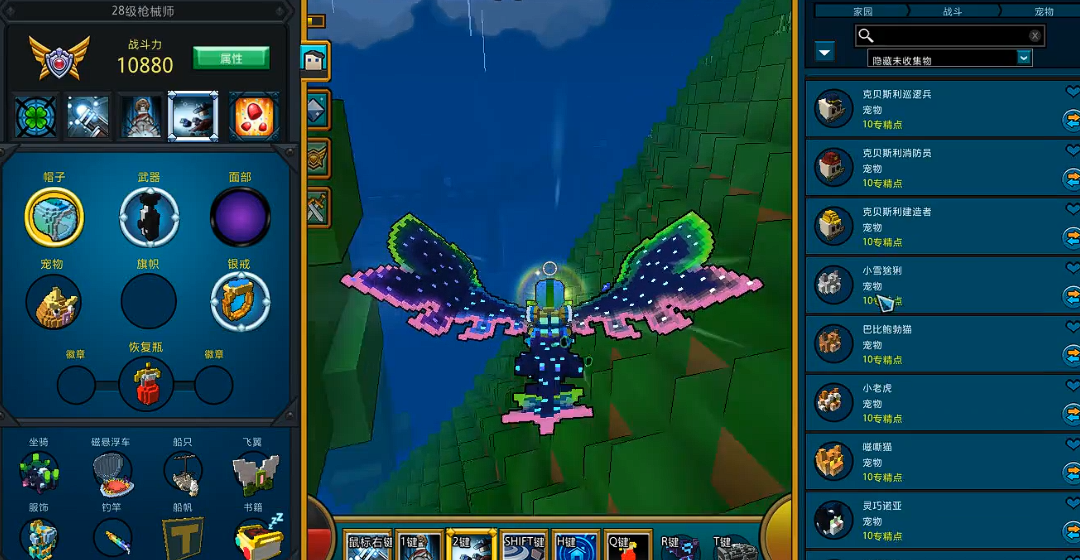
Task: Select the 磁悬浮车 mag rider slot
Action: coord(111,473)
